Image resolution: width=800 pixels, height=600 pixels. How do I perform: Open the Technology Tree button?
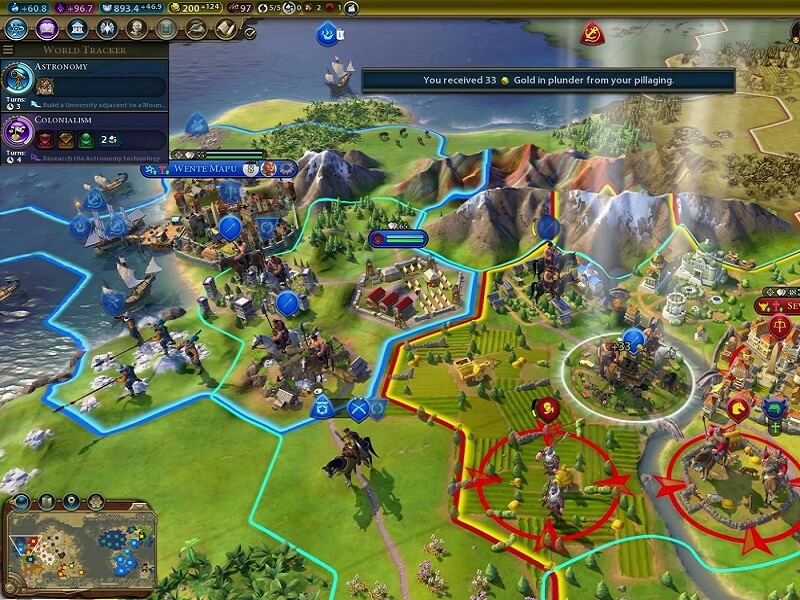(x=17, y=29)
